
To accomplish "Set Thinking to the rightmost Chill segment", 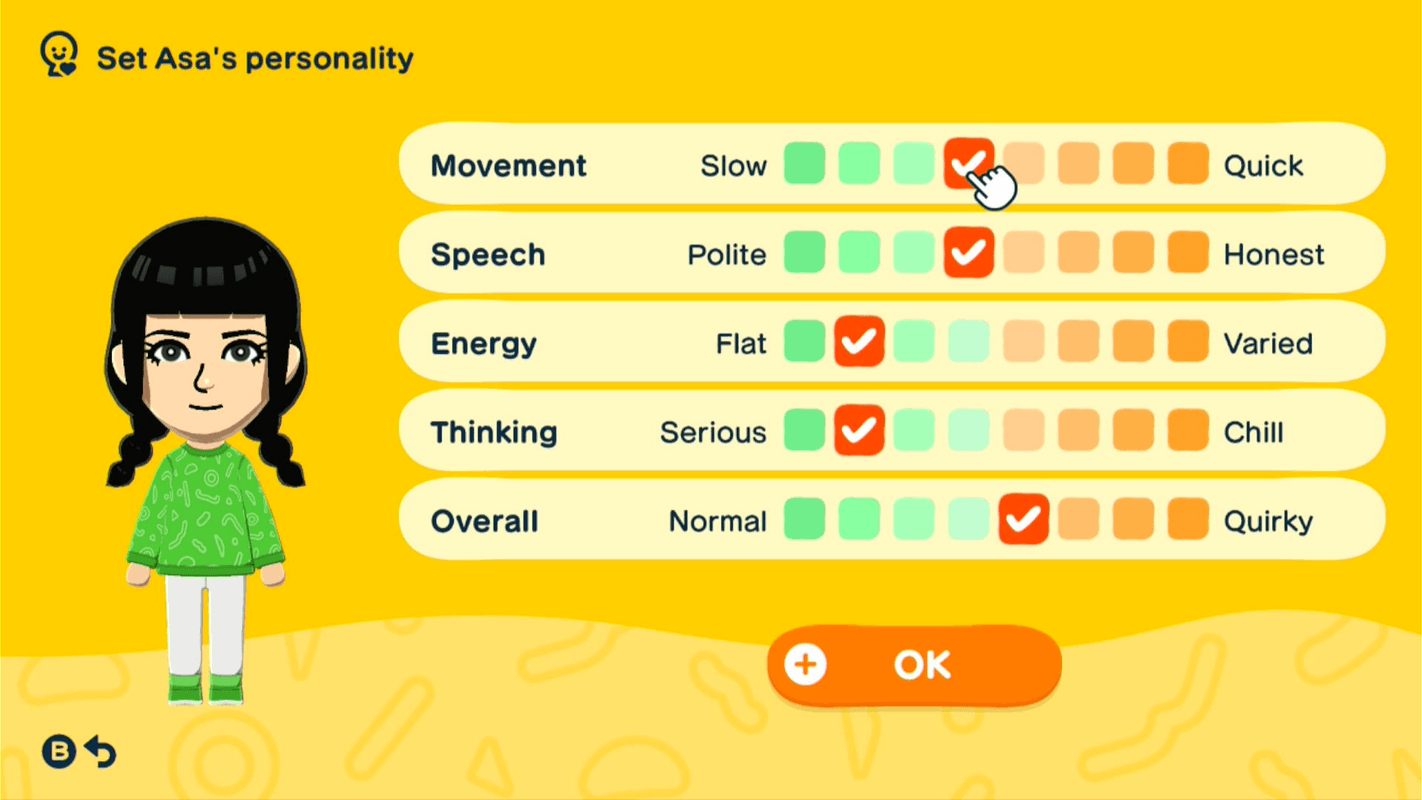I will [1187, 431].
